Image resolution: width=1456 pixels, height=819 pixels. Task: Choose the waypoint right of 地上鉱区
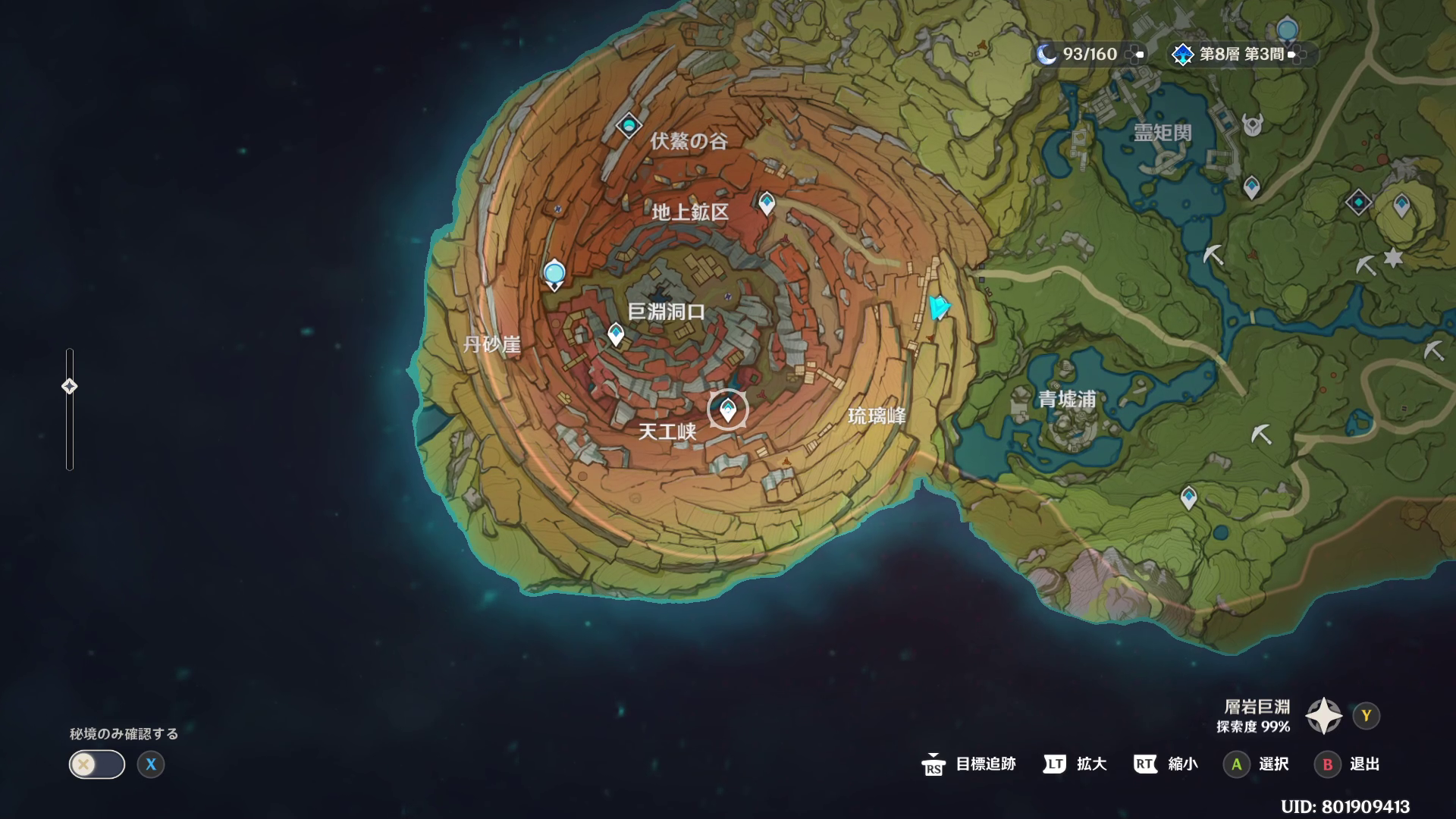[767, 202]
